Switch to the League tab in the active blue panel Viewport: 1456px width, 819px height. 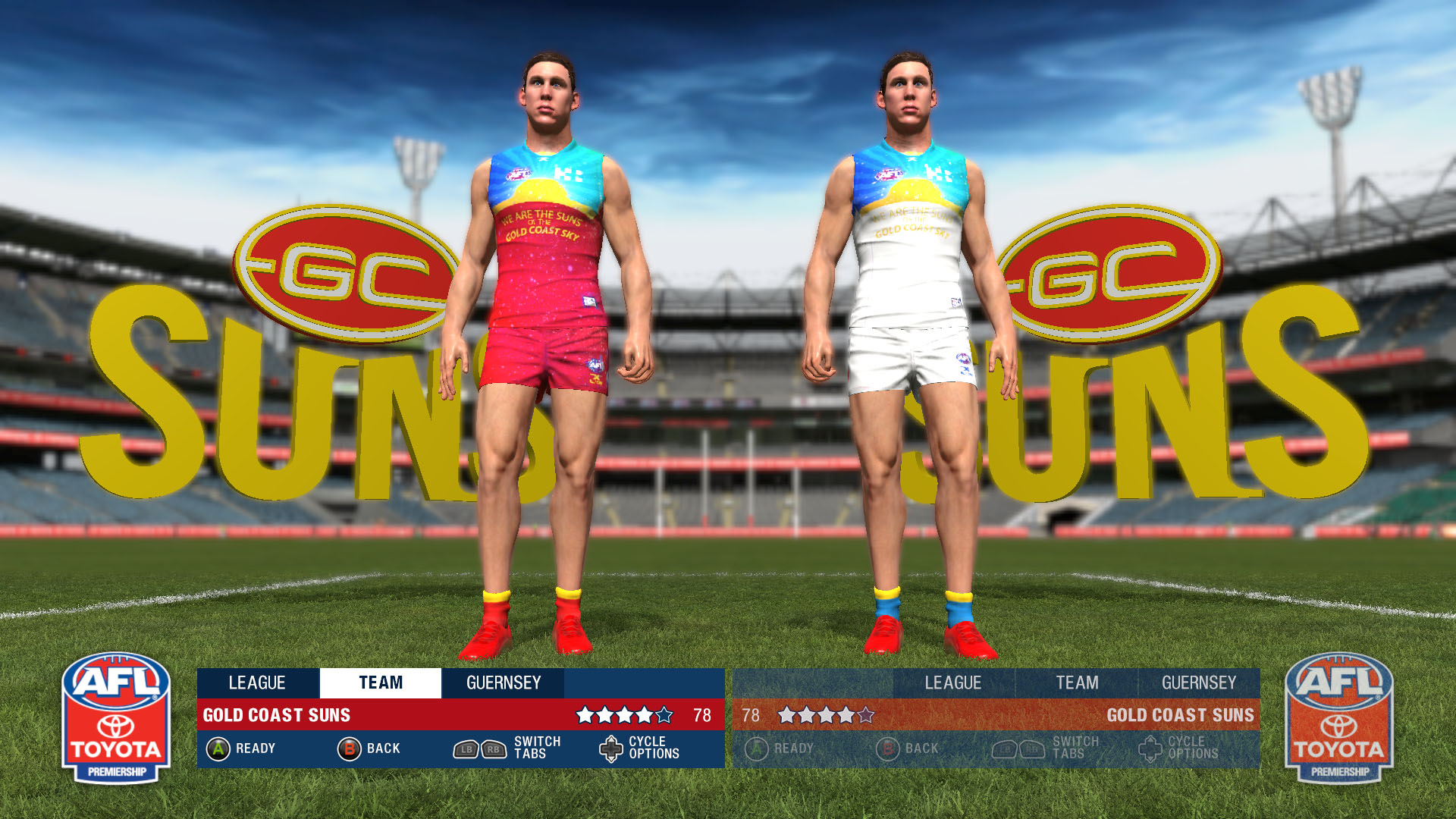[258, 683]
